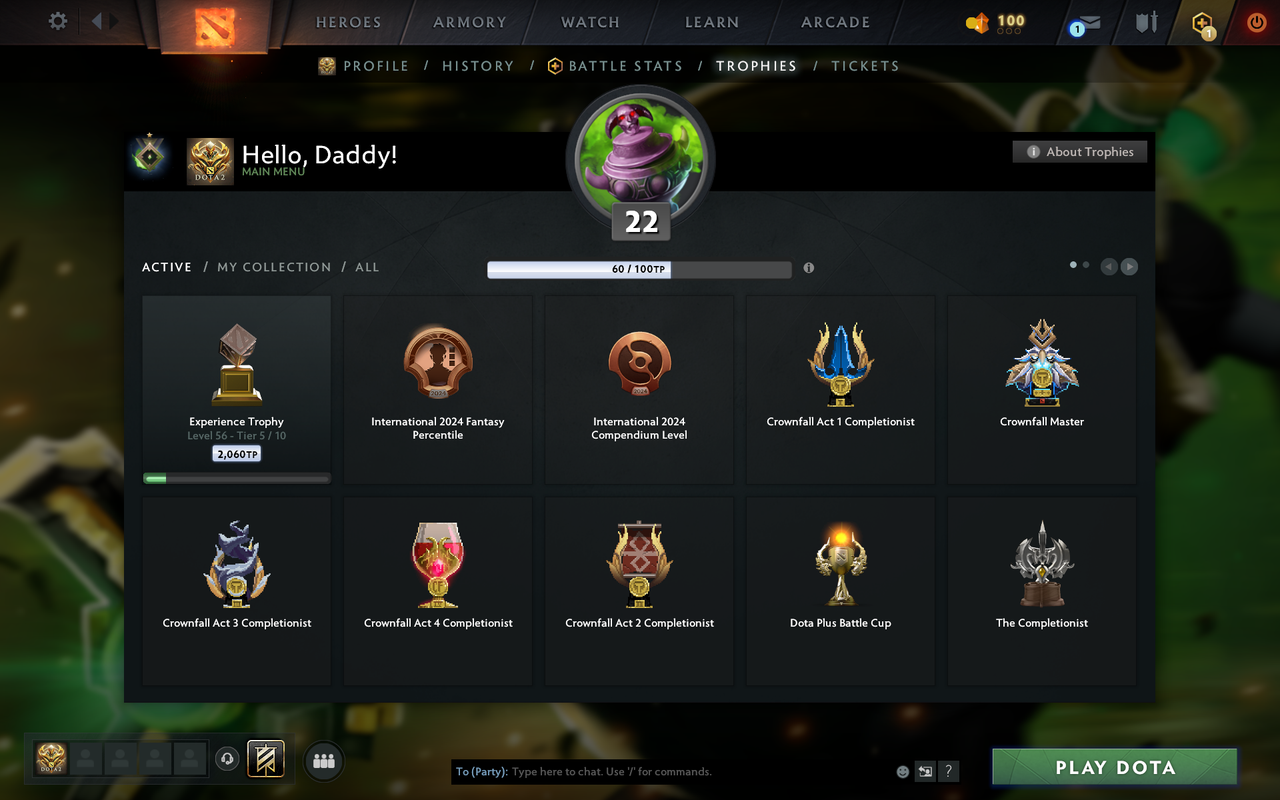Click the red power button to exit
Viewport: 1280px width, 800px height.
tap(1256, 22)
